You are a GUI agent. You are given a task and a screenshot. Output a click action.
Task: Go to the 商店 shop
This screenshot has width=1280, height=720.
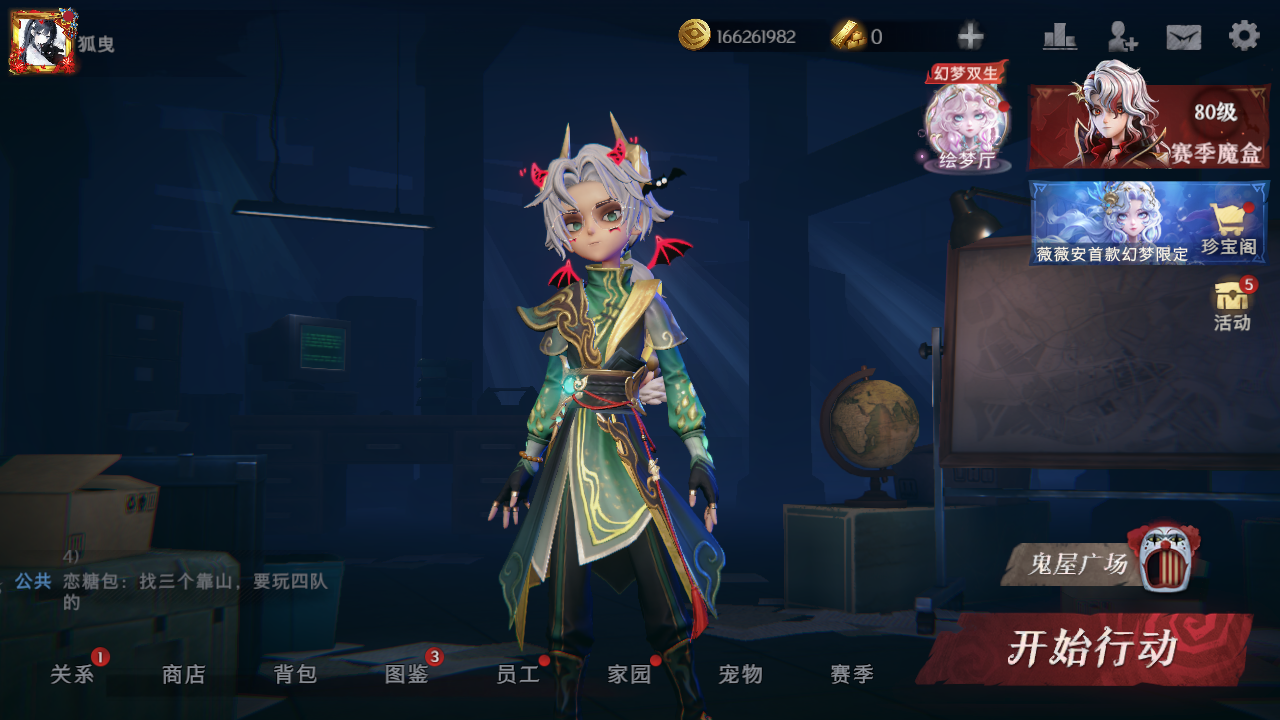[184, 674]
